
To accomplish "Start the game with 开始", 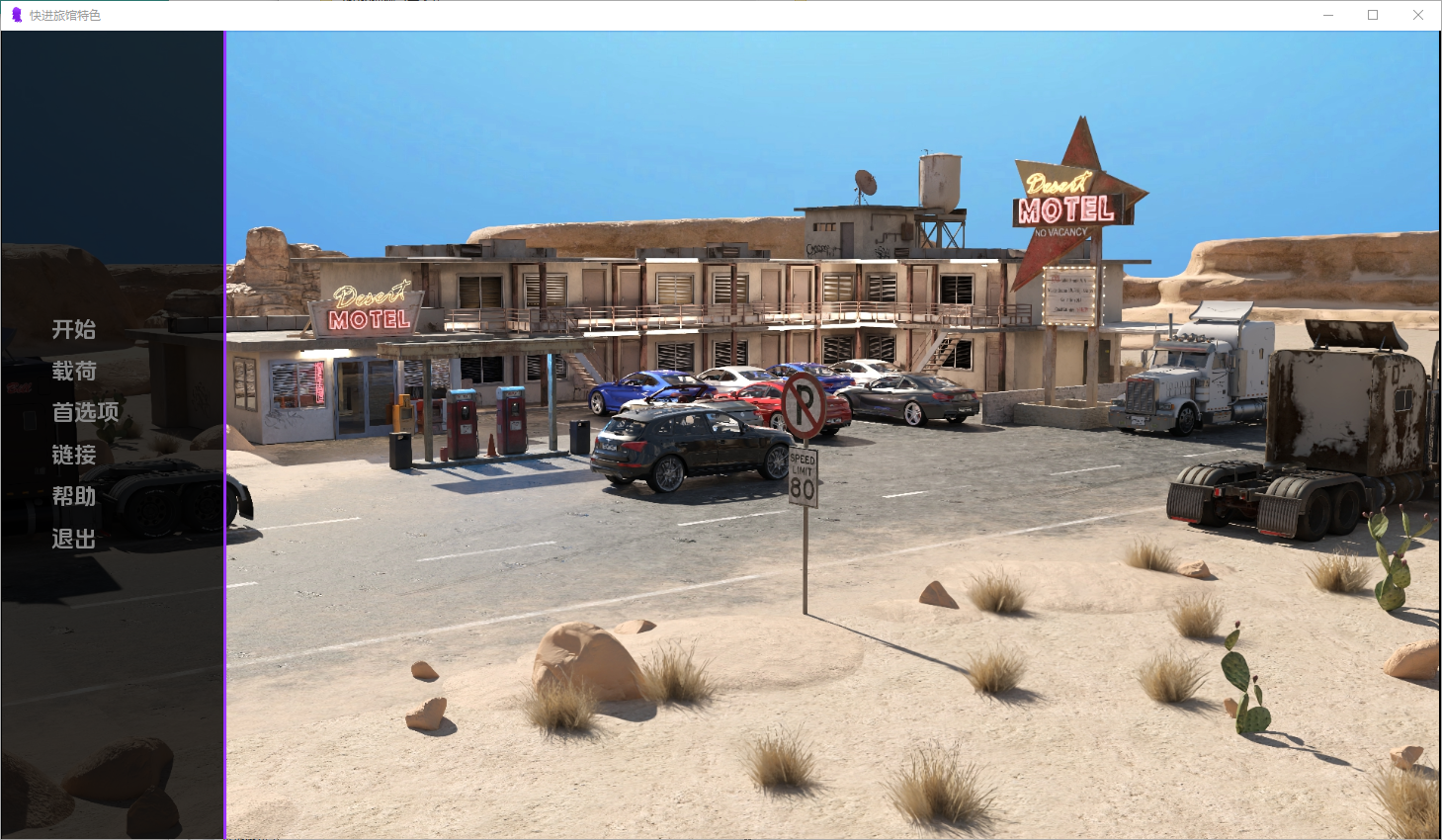I will (74, 329).
